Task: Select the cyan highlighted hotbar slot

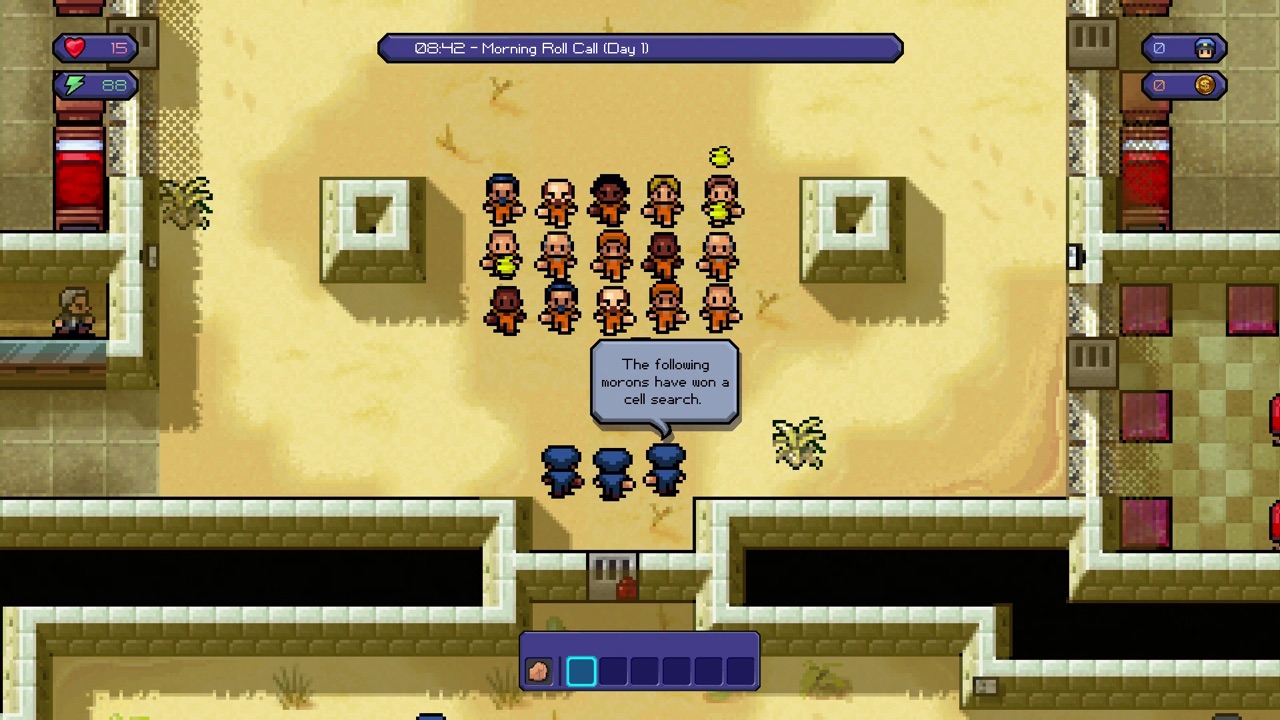Action: [x=581, y=670]
